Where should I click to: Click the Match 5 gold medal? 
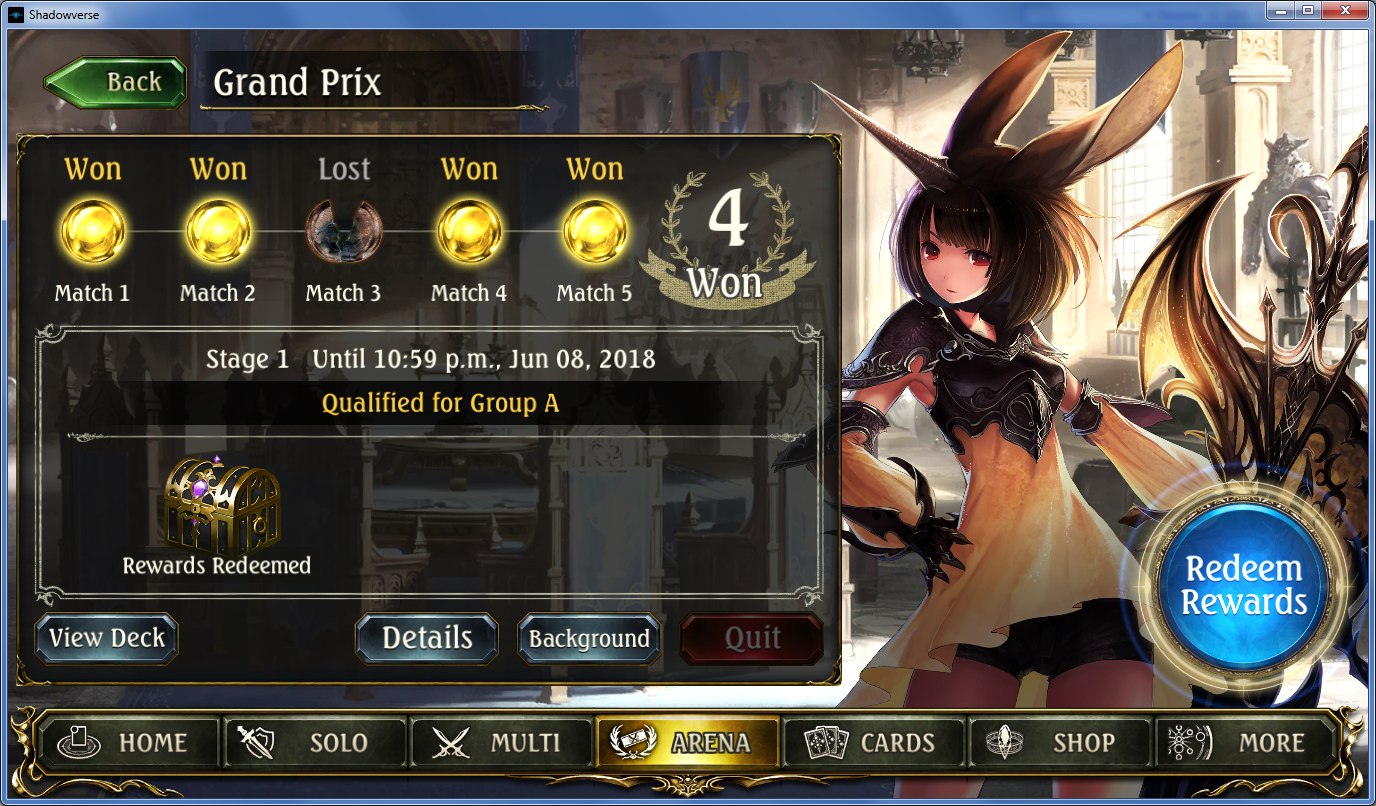click(595, 231)
